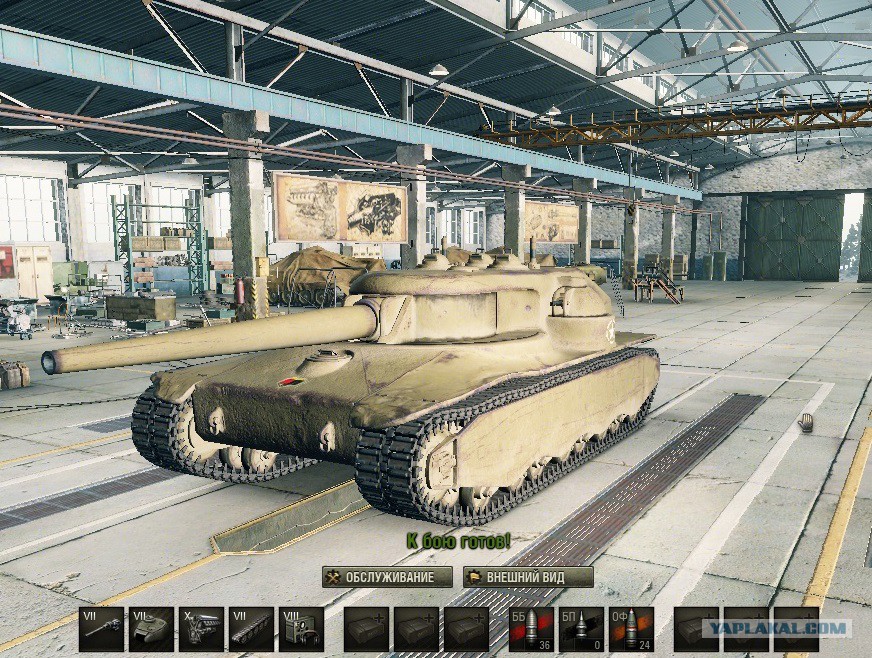This screenshot has height=658, width=872.
Task: Select the tier VII tracks module slot
Action: (251, 629)
